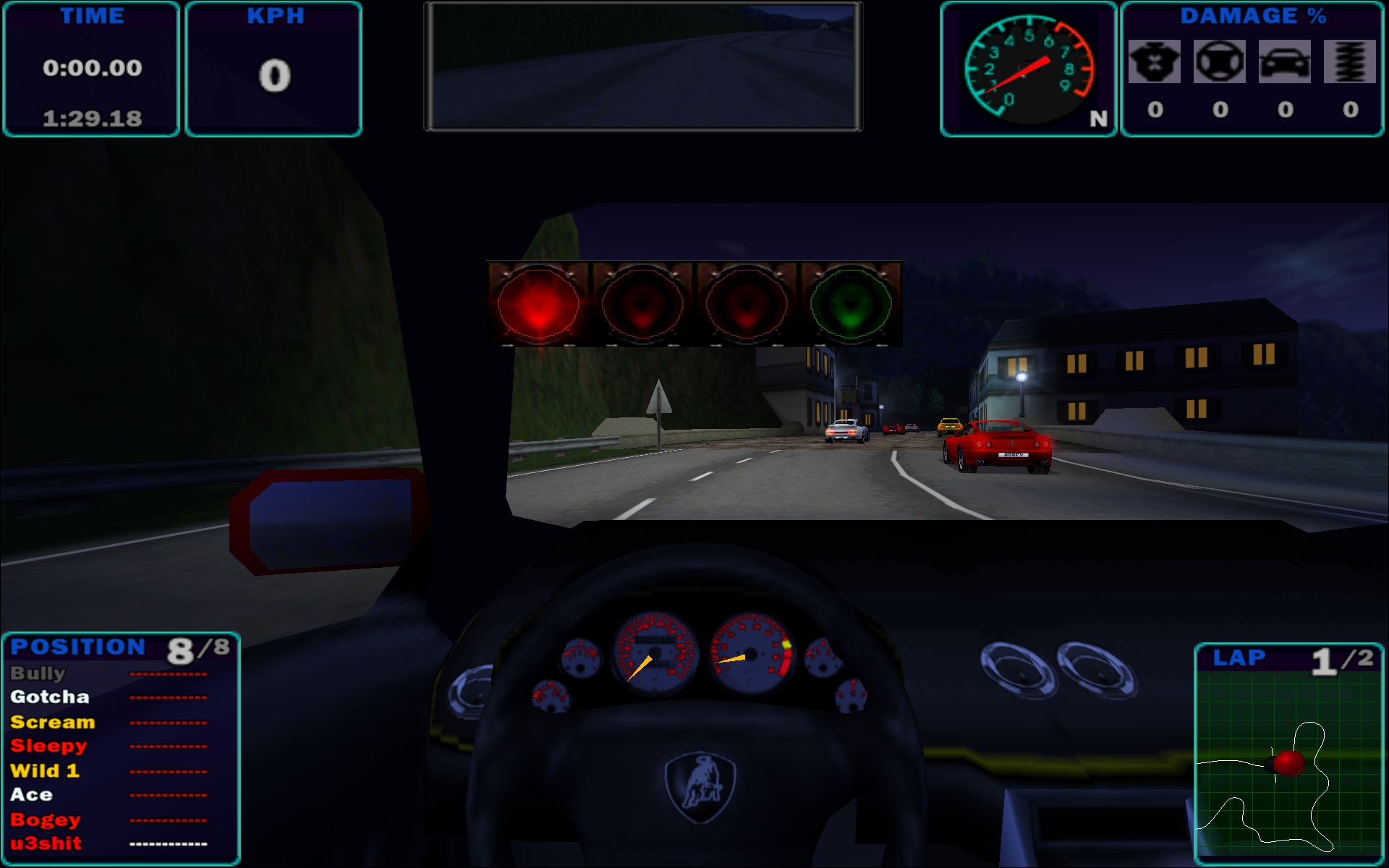
Task: Click the car body damage icon
Action: pos(1285,62)
